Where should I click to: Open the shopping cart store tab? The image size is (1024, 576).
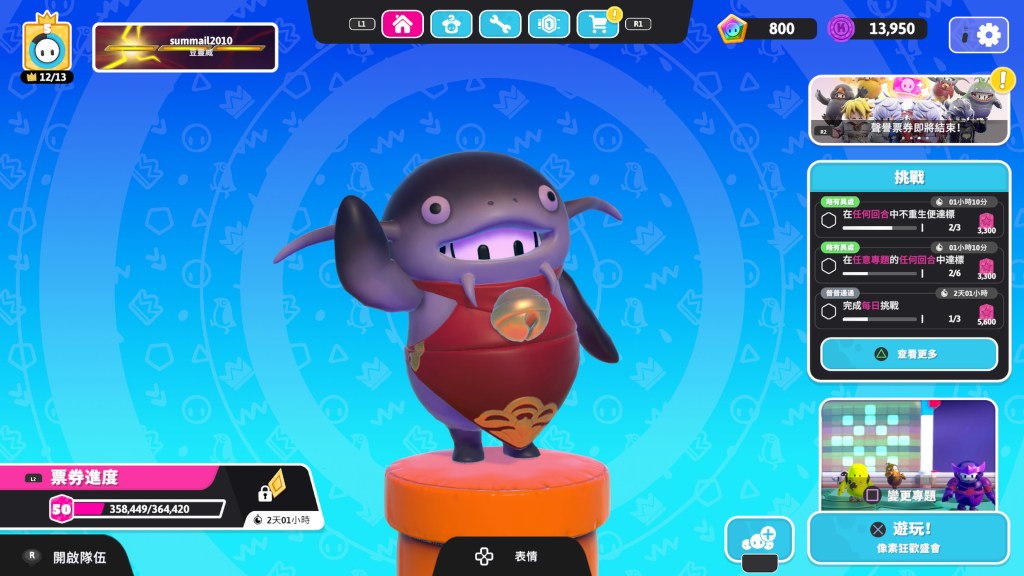598,24
